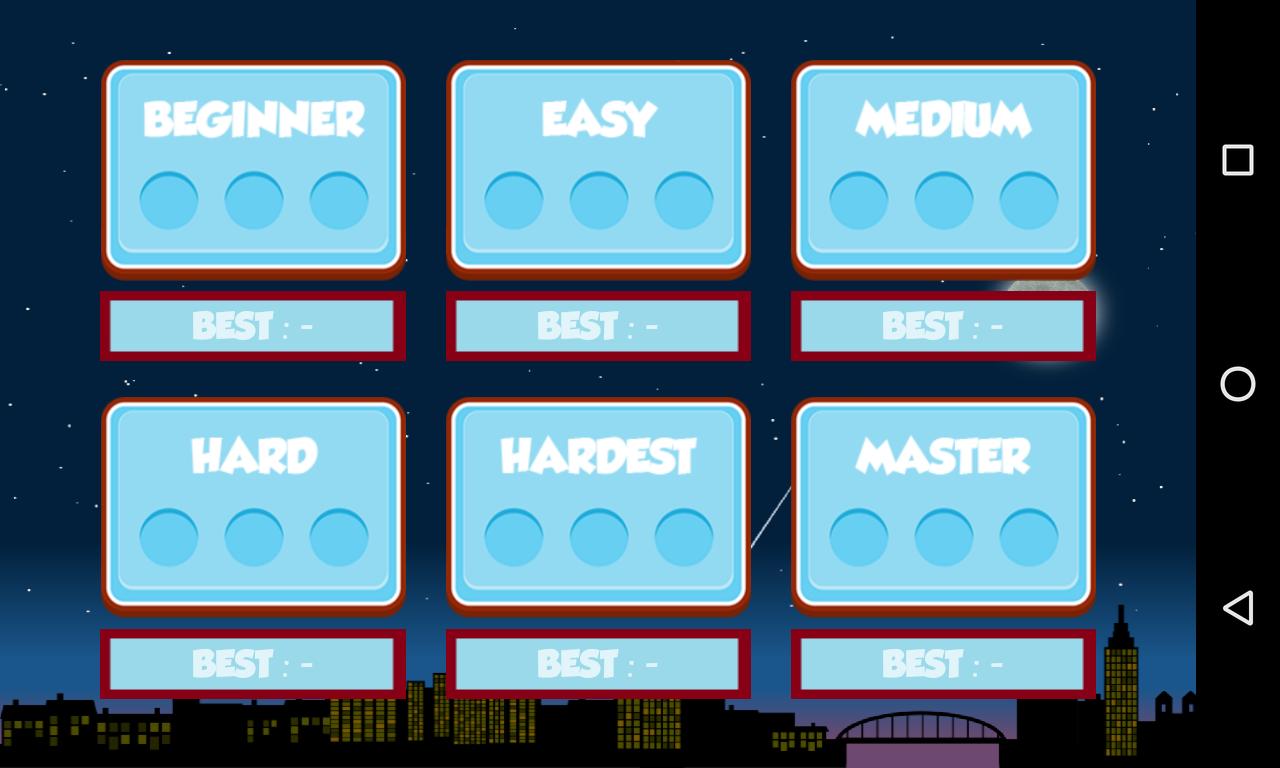Open the Medium best score display

click(x=942, y=325)
